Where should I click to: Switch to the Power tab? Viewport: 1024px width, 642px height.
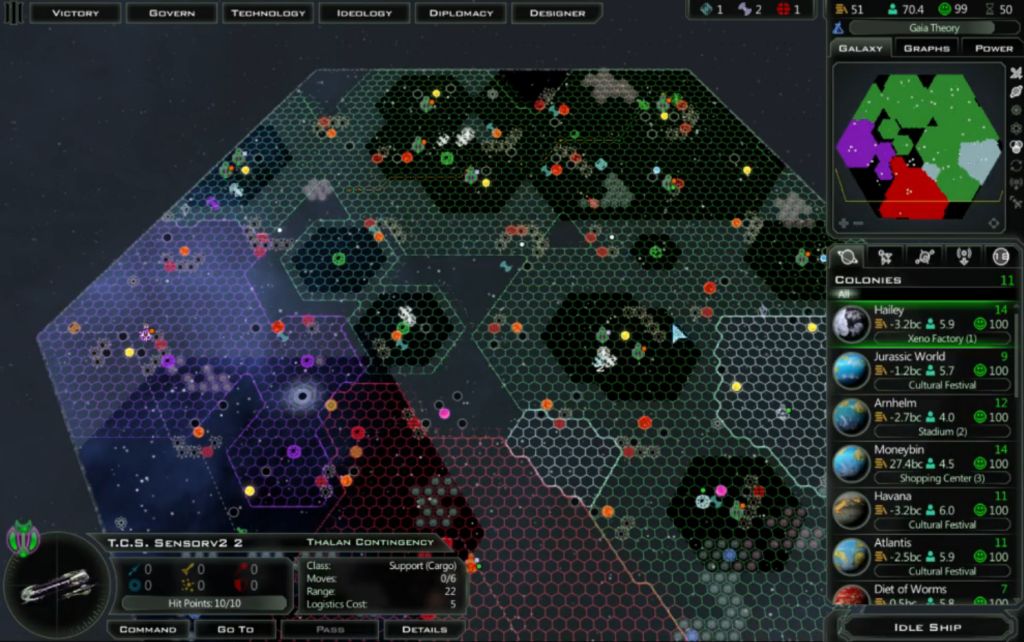tap(993, 48)
